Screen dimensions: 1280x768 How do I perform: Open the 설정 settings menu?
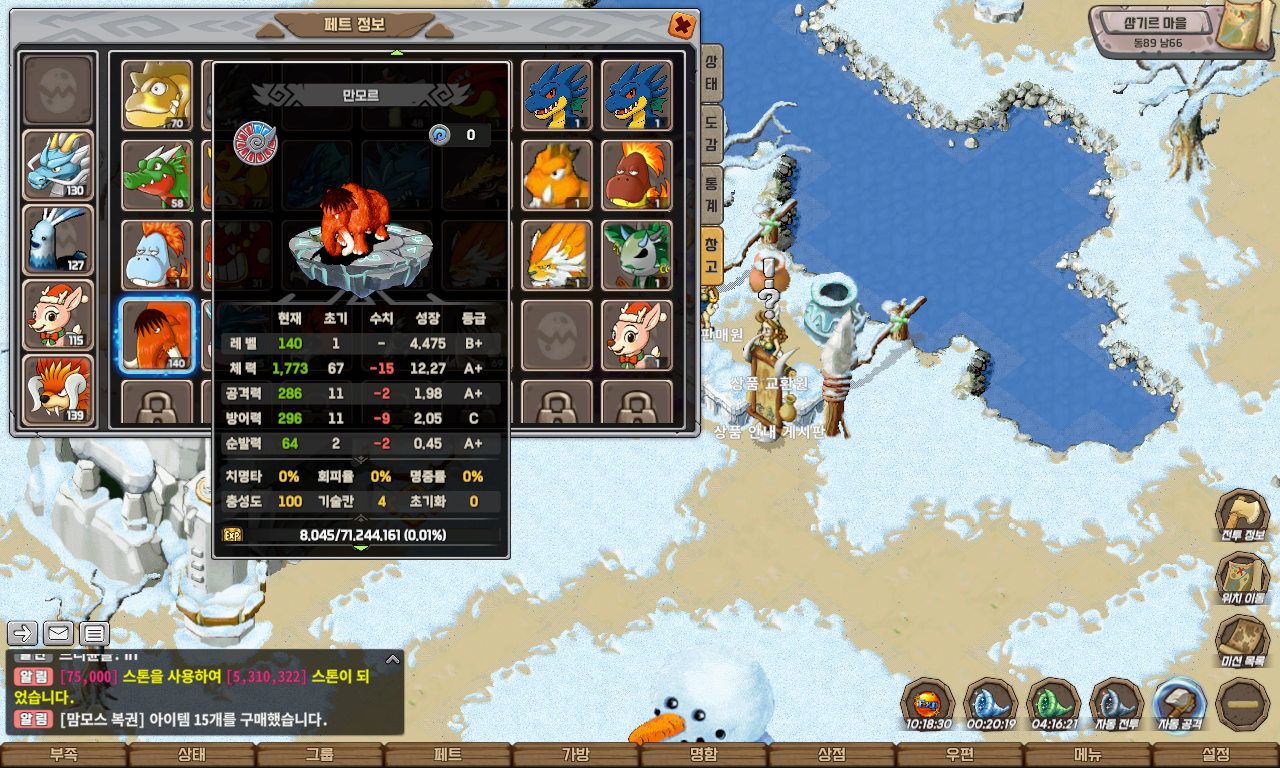pyautogui.click(x=1215, y=755)
